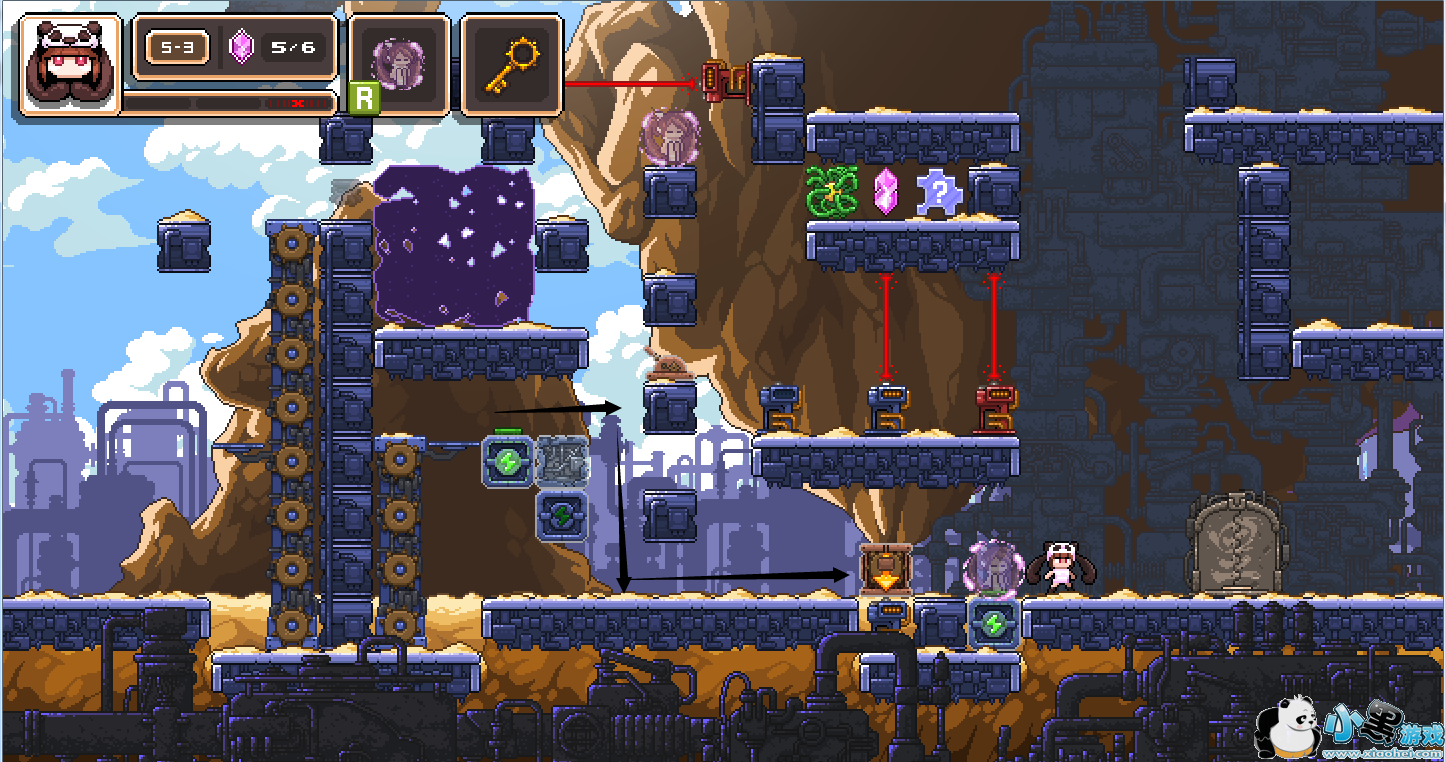
Task: Click the panda-hood girl character portrait
Action: click(69, 64)
